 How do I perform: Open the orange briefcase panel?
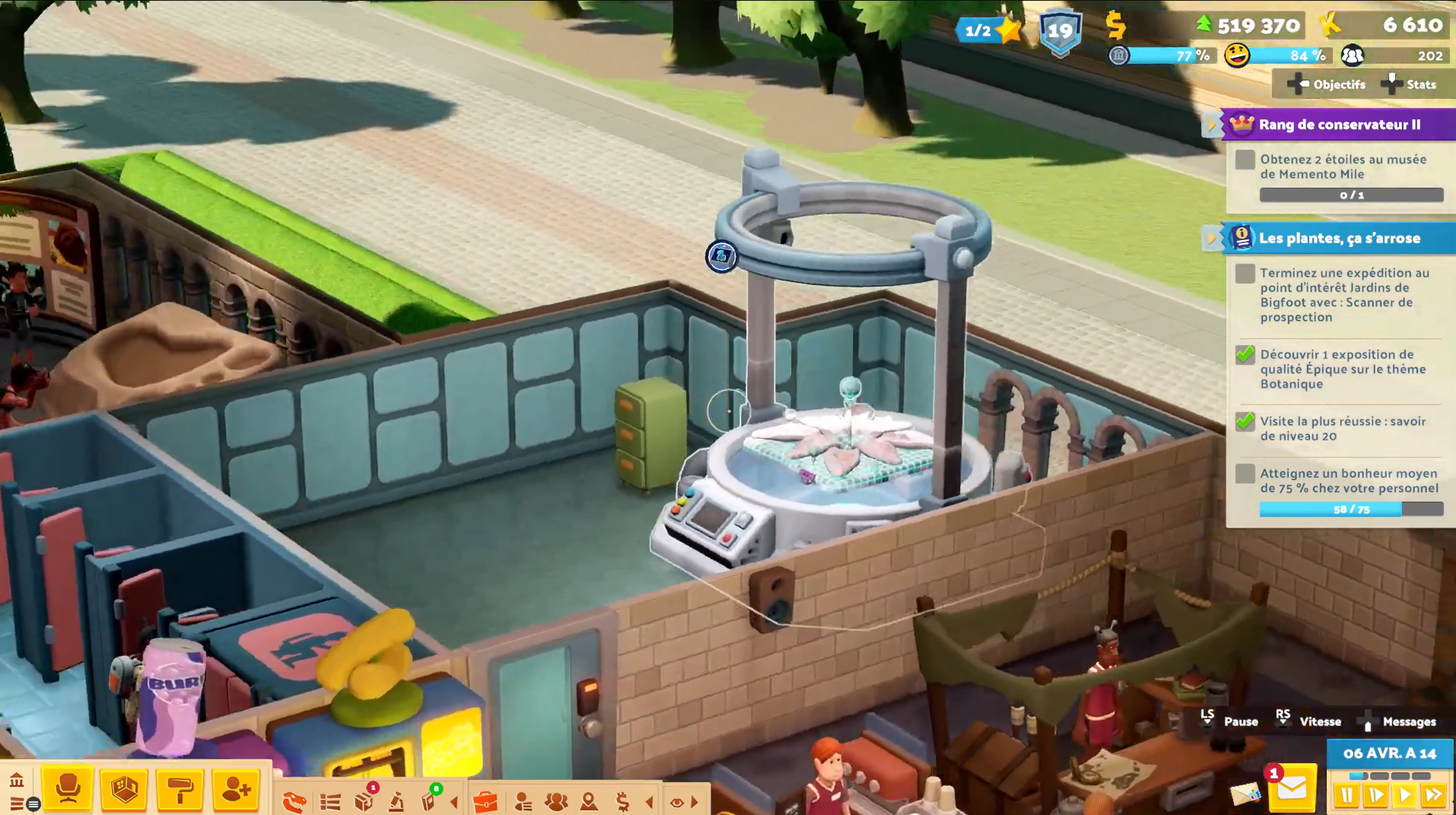485,802
